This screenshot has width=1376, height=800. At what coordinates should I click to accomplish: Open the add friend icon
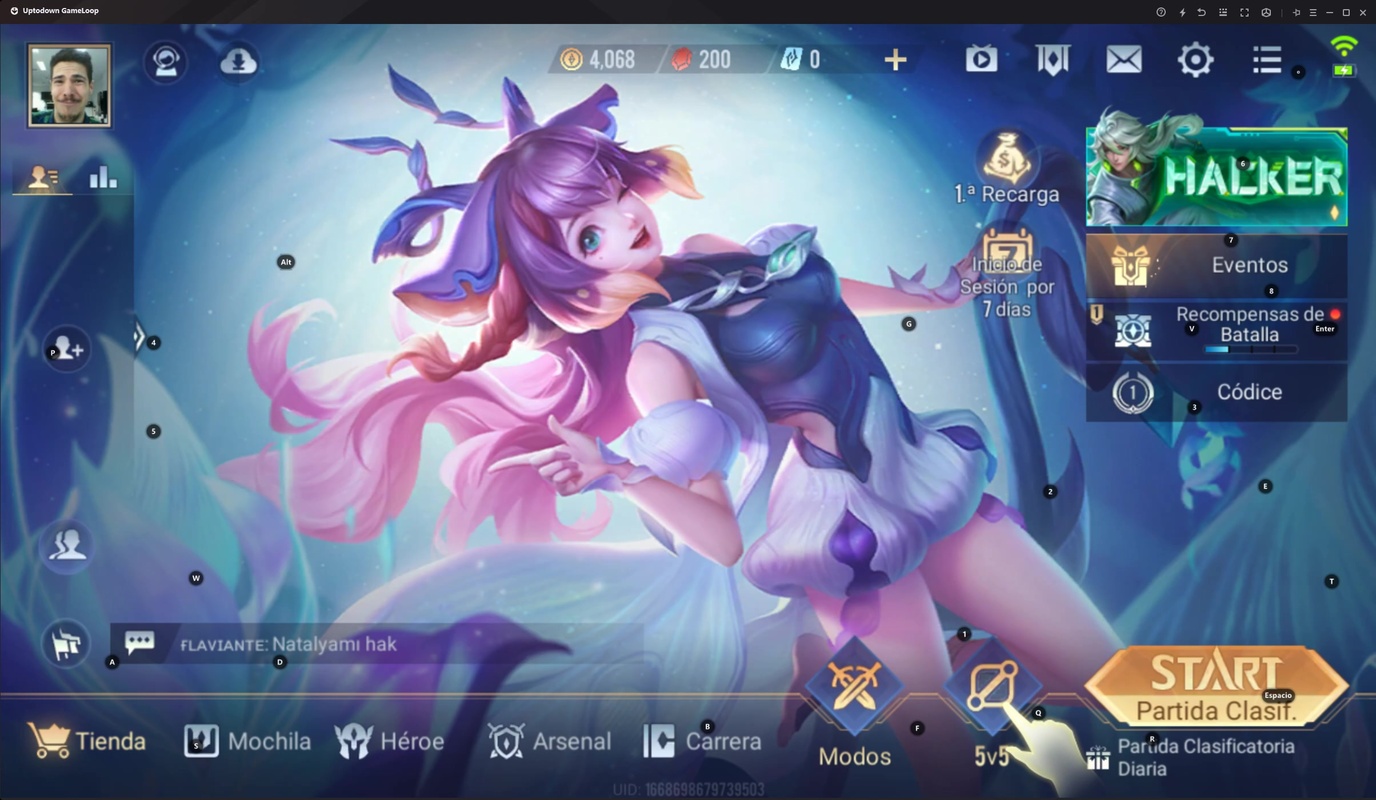[68, 349]
